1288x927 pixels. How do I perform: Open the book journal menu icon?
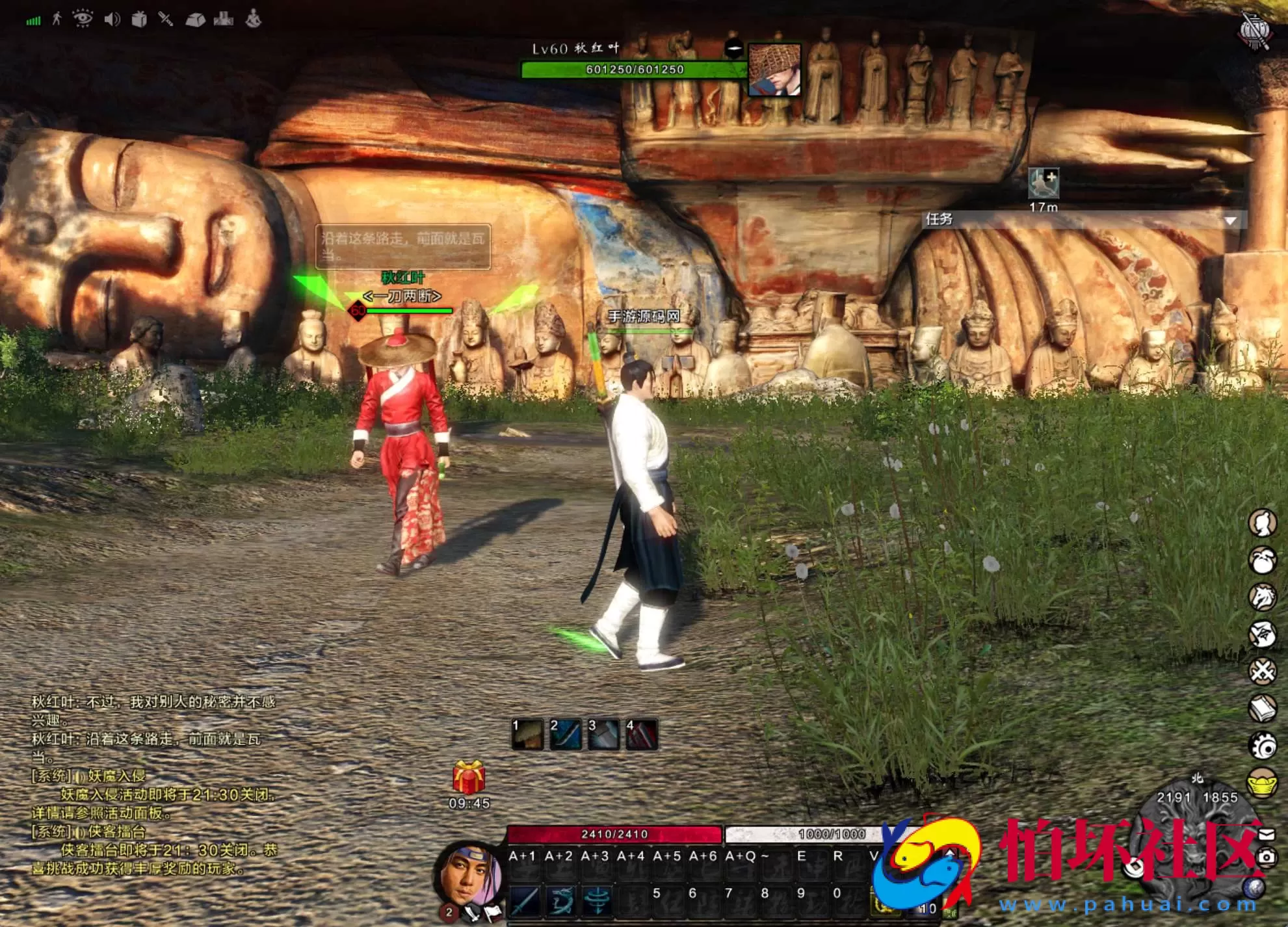coord(1263,709)
